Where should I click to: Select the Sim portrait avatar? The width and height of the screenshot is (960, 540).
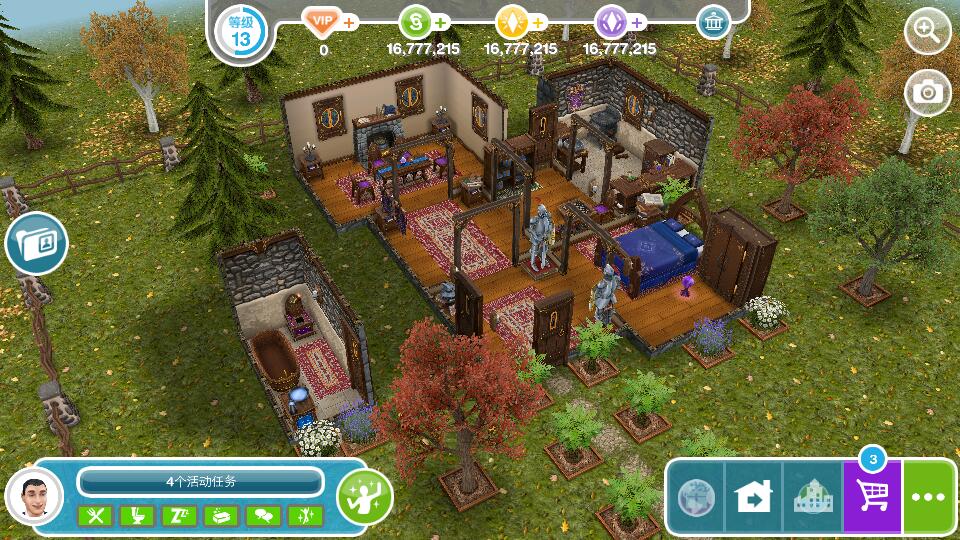point(34,495)
